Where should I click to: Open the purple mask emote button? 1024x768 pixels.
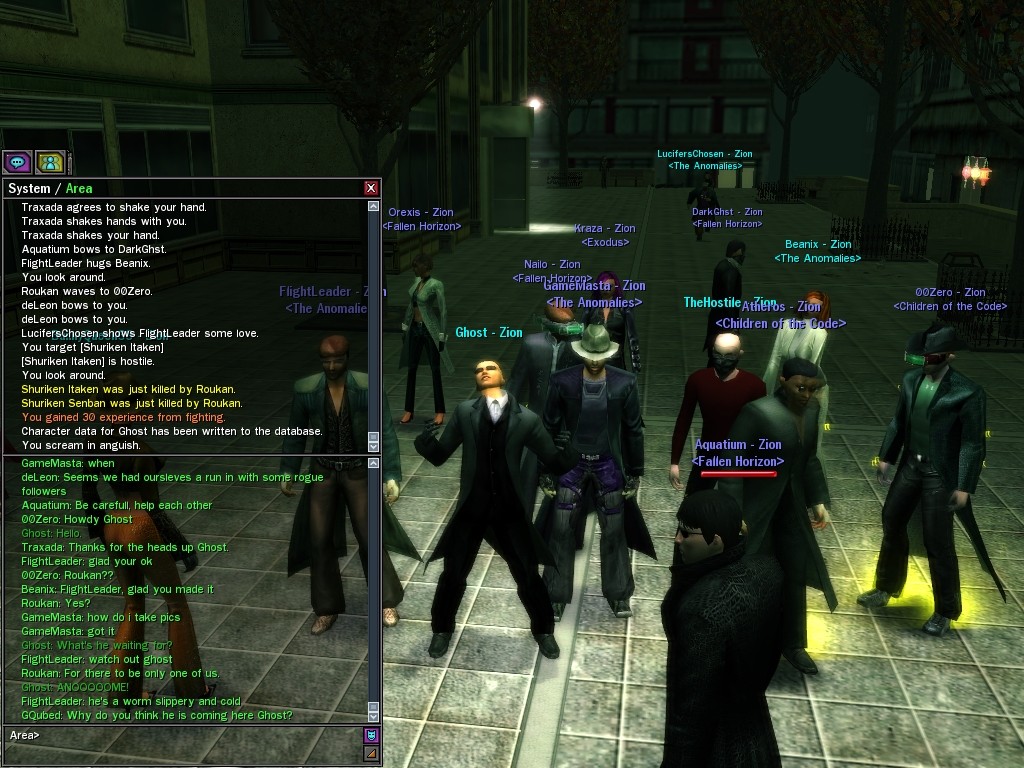coord(371,735)
